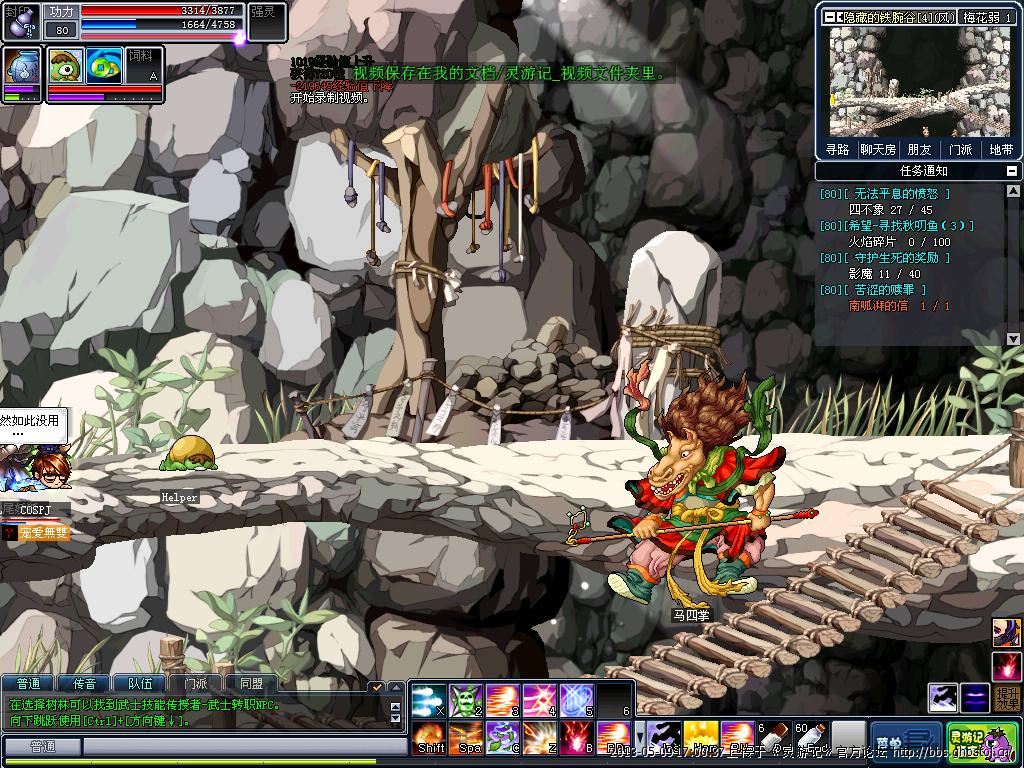Open the 朋友 friends list
The width and height of the screenshot is (1024, 768).
coord(919,149)
